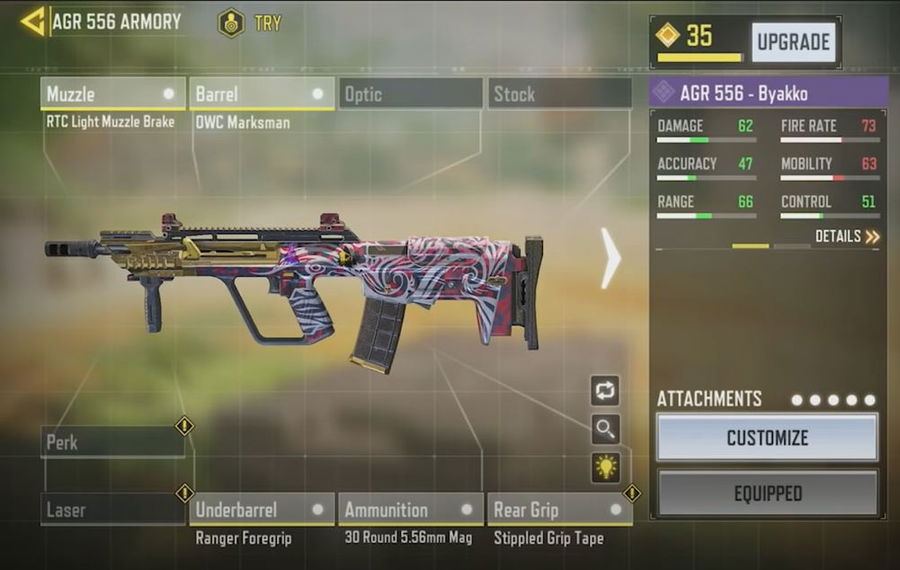Select the AGR 556 - Byakko blueprint banner

tap(767, 93)
